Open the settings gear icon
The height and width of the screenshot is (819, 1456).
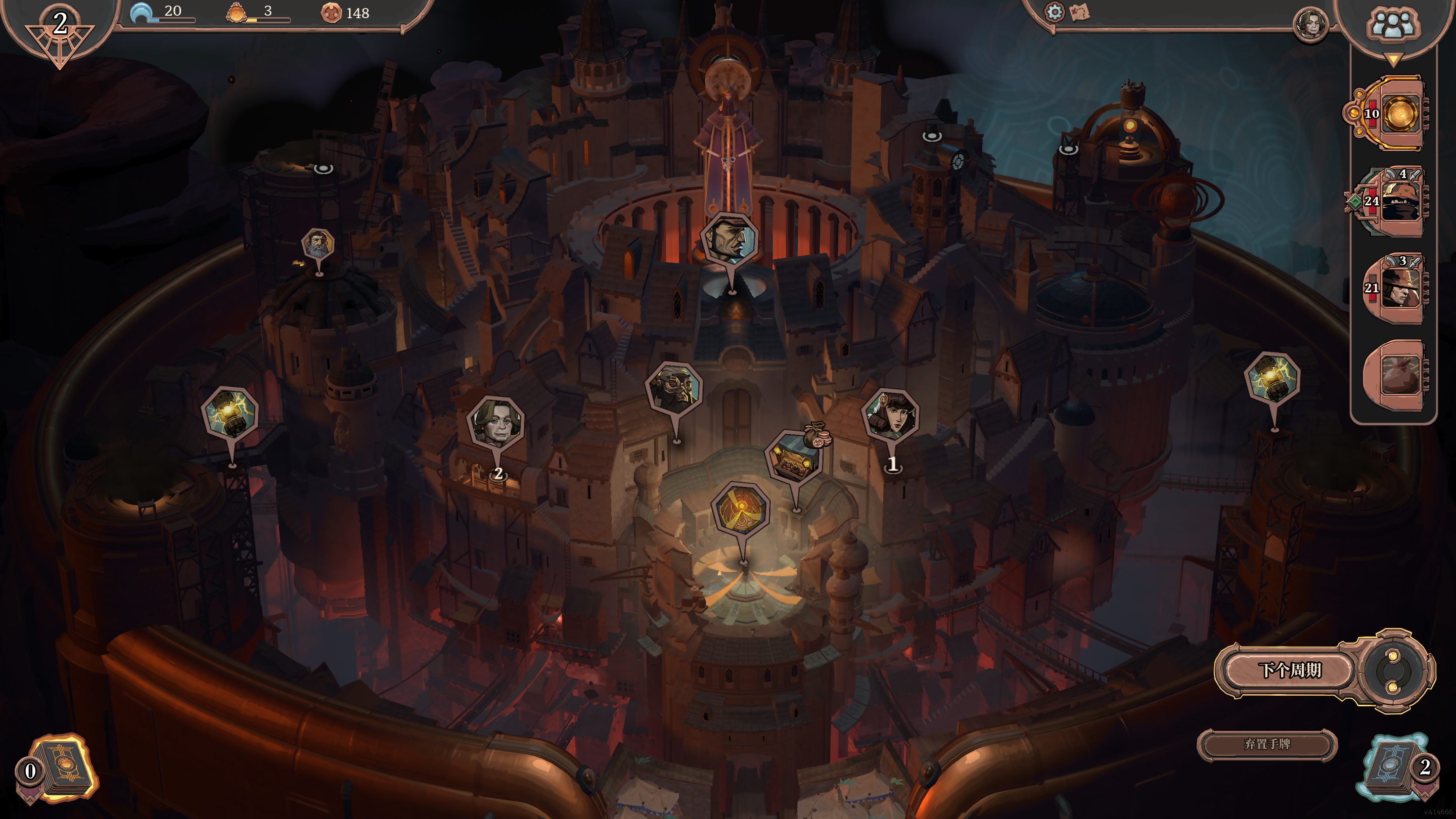pyautogui.click(x=1054, y=12)
